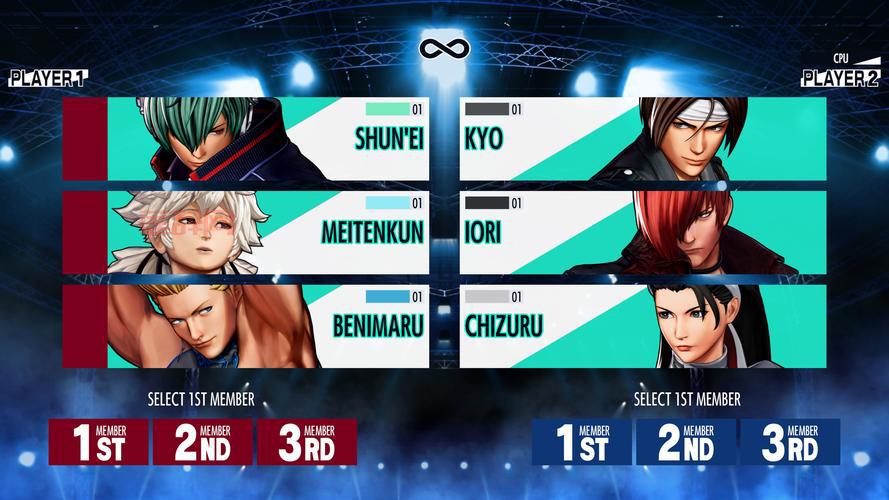
Task: Select Player 1's red 2ND member slot
Action: (203, 441)
